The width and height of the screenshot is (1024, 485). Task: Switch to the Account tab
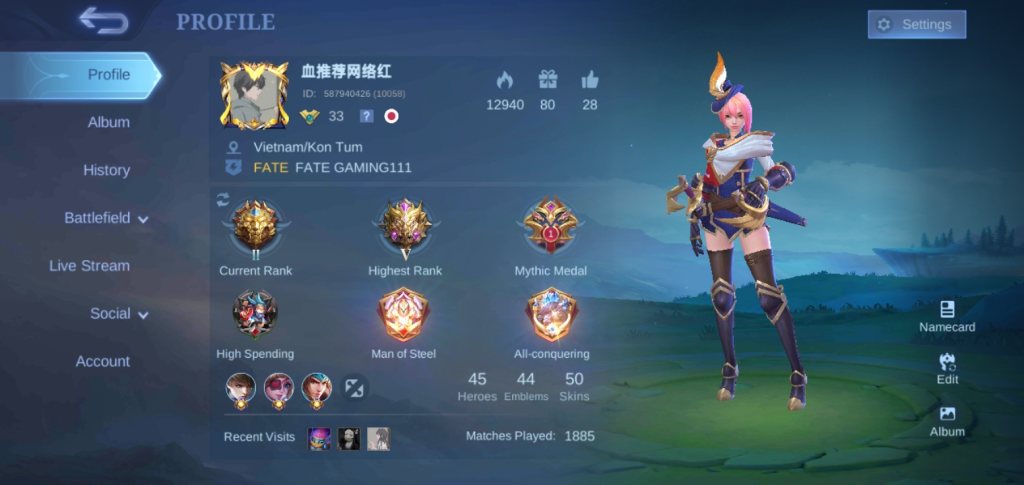coord(103,361)
